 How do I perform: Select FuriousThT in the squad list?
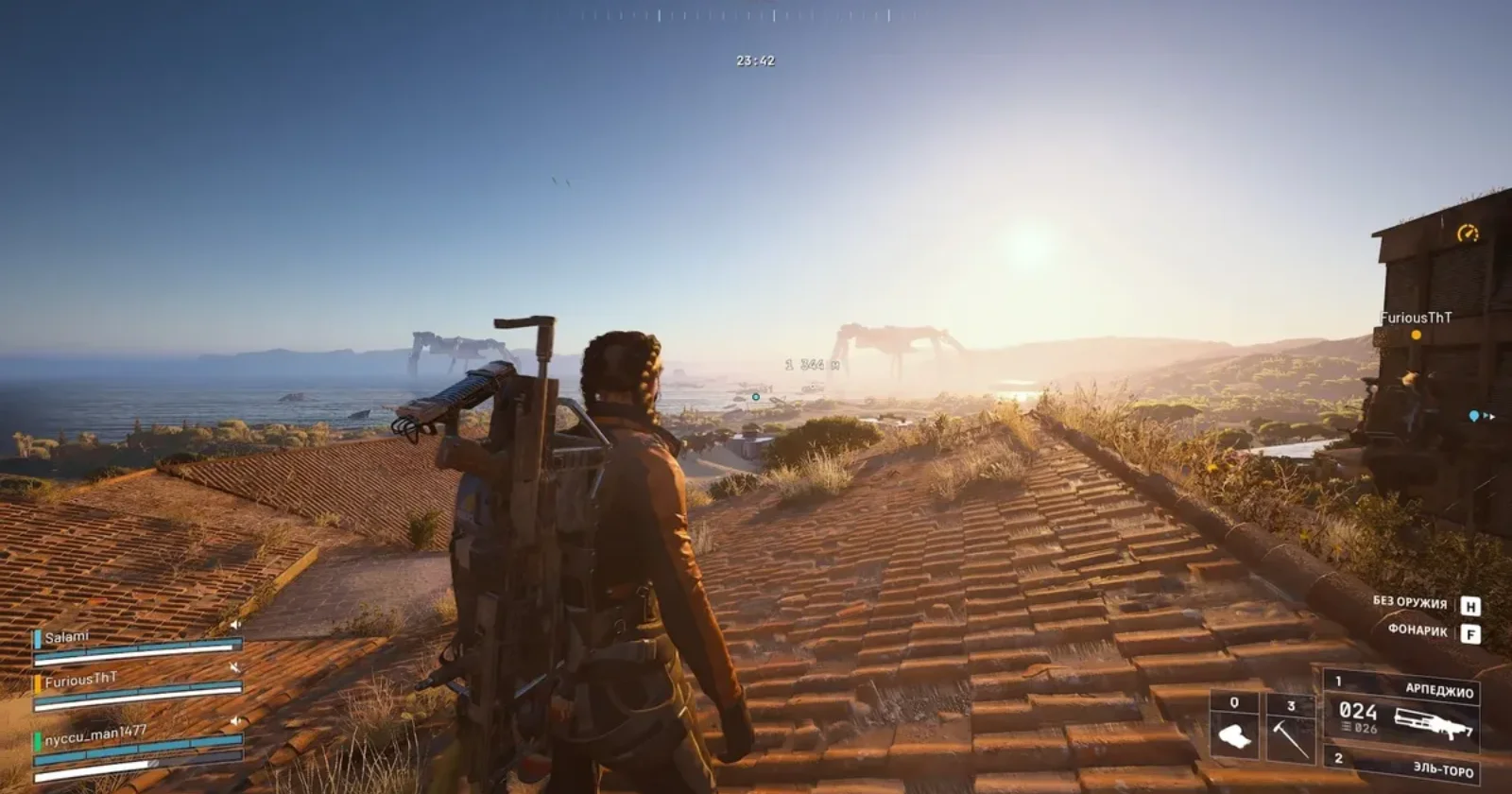coord(81,680)
